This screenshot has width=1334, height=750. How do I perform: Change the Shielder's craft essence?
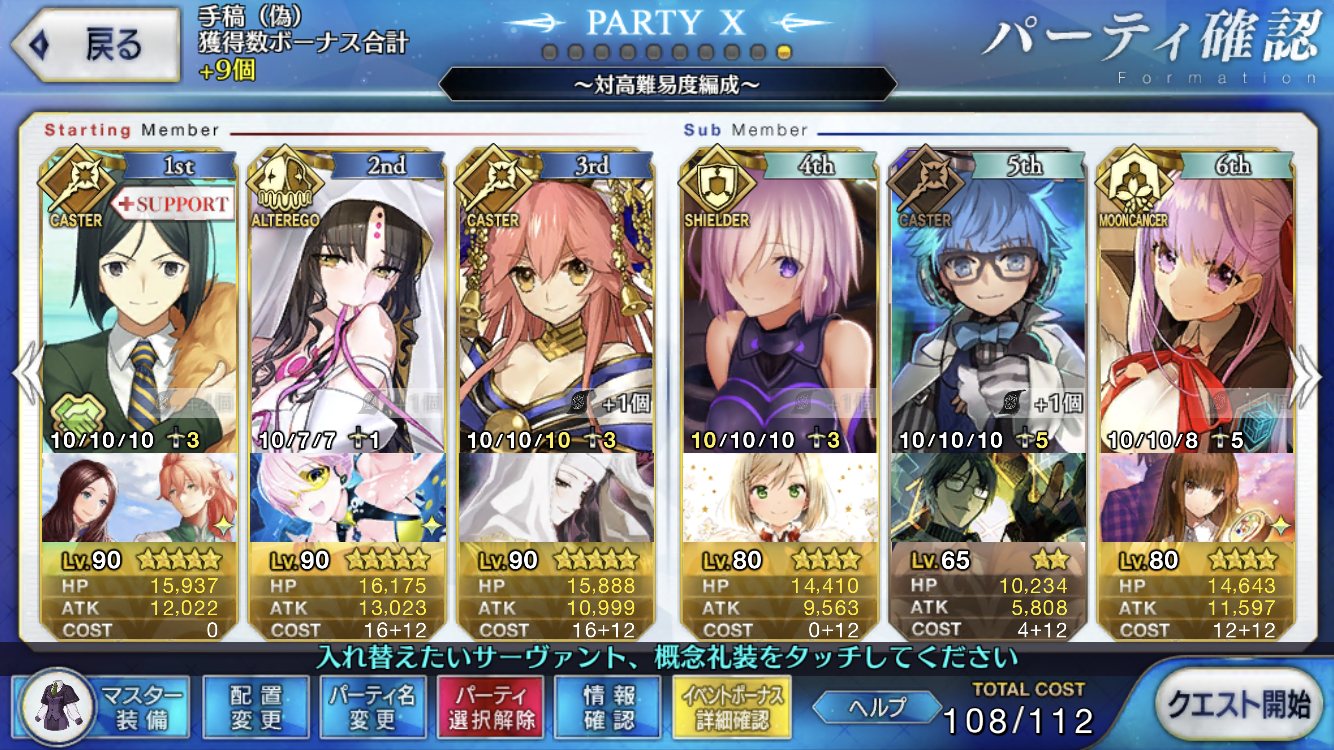coord(778,497)
